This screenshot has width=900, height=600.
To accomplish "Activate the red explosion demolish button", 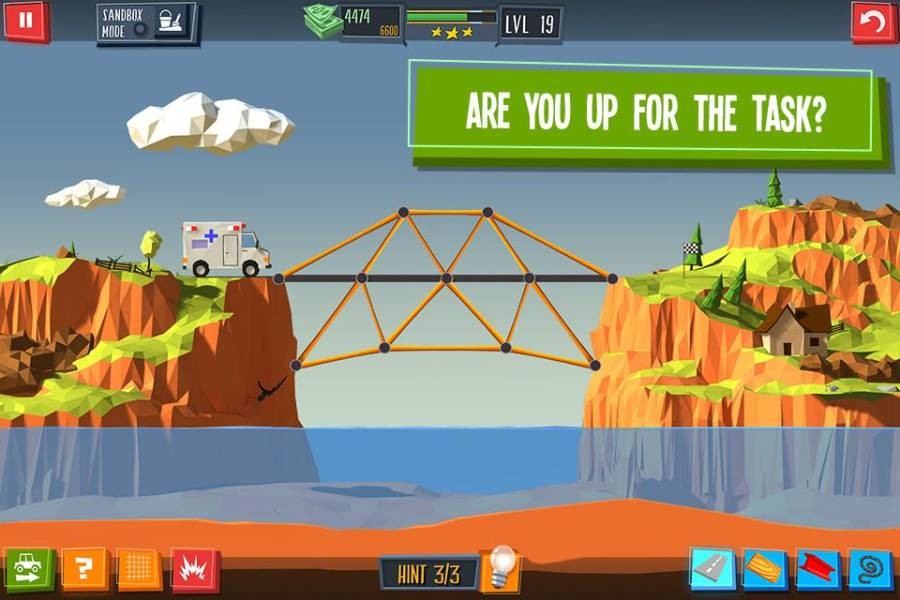I will [194, 569].
